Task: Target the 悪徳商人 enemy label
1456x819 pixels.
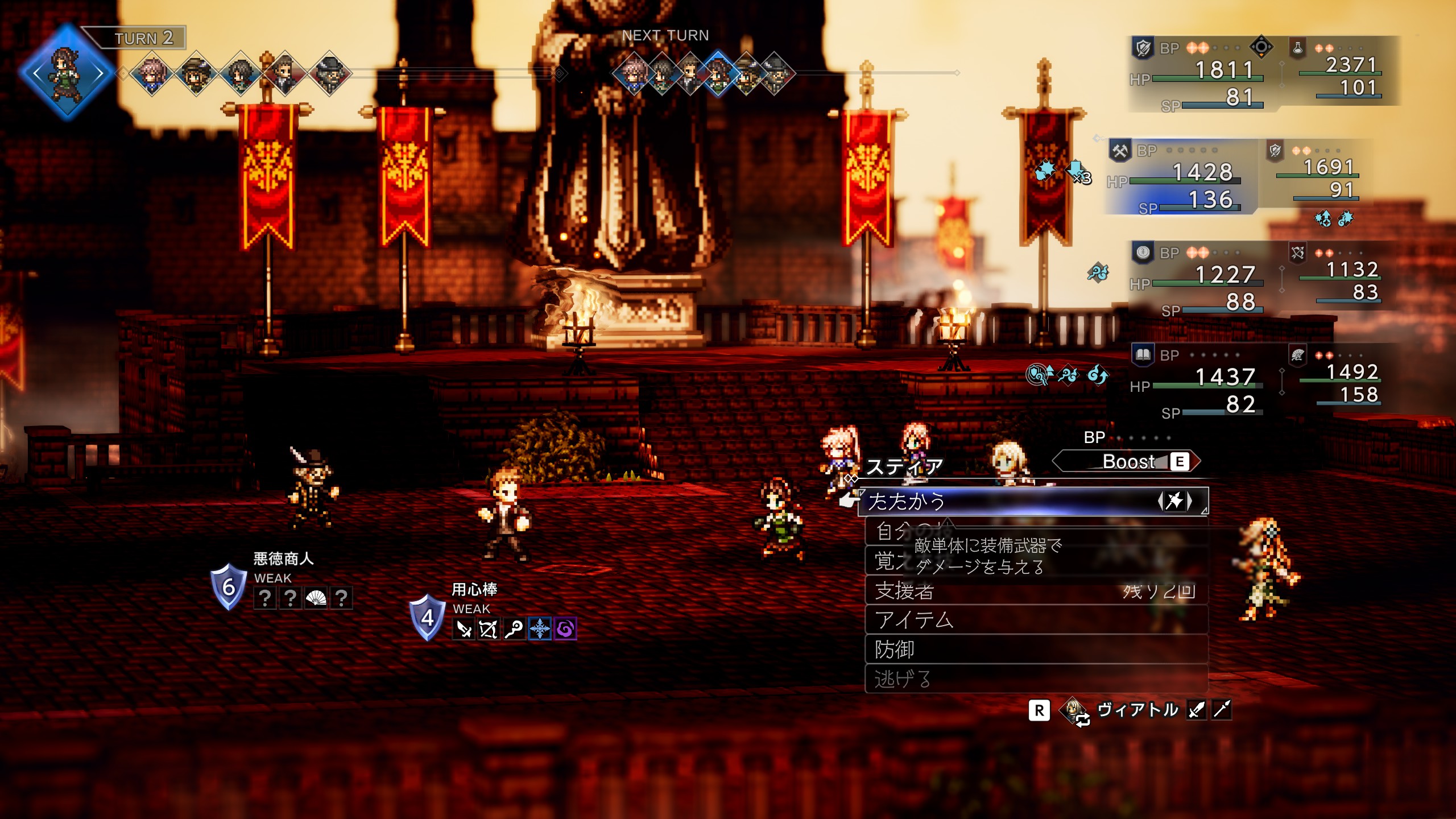Action: click(x=283, y=559)
